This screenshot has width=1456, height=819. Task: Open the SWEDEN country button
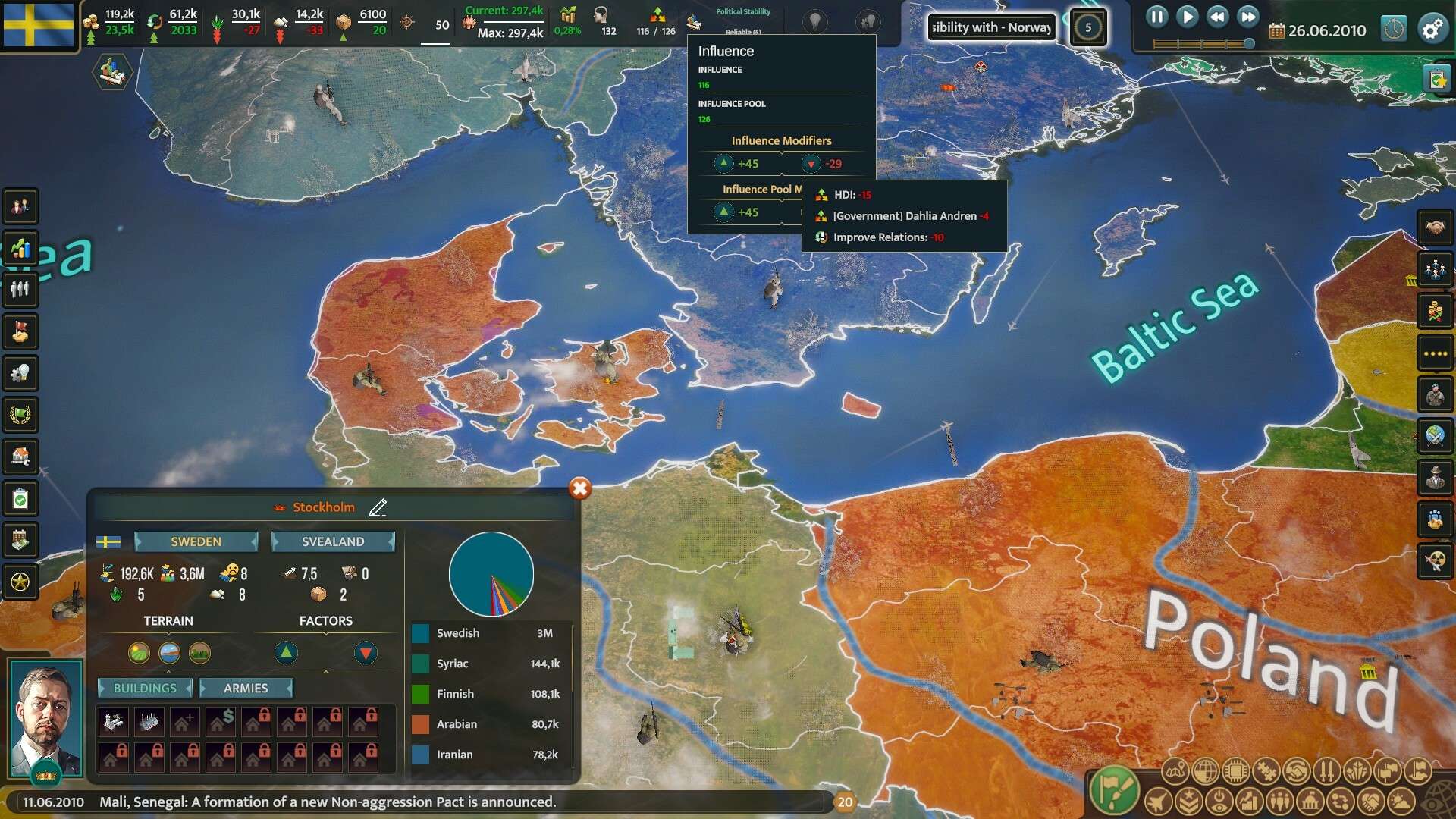point(196,541)
